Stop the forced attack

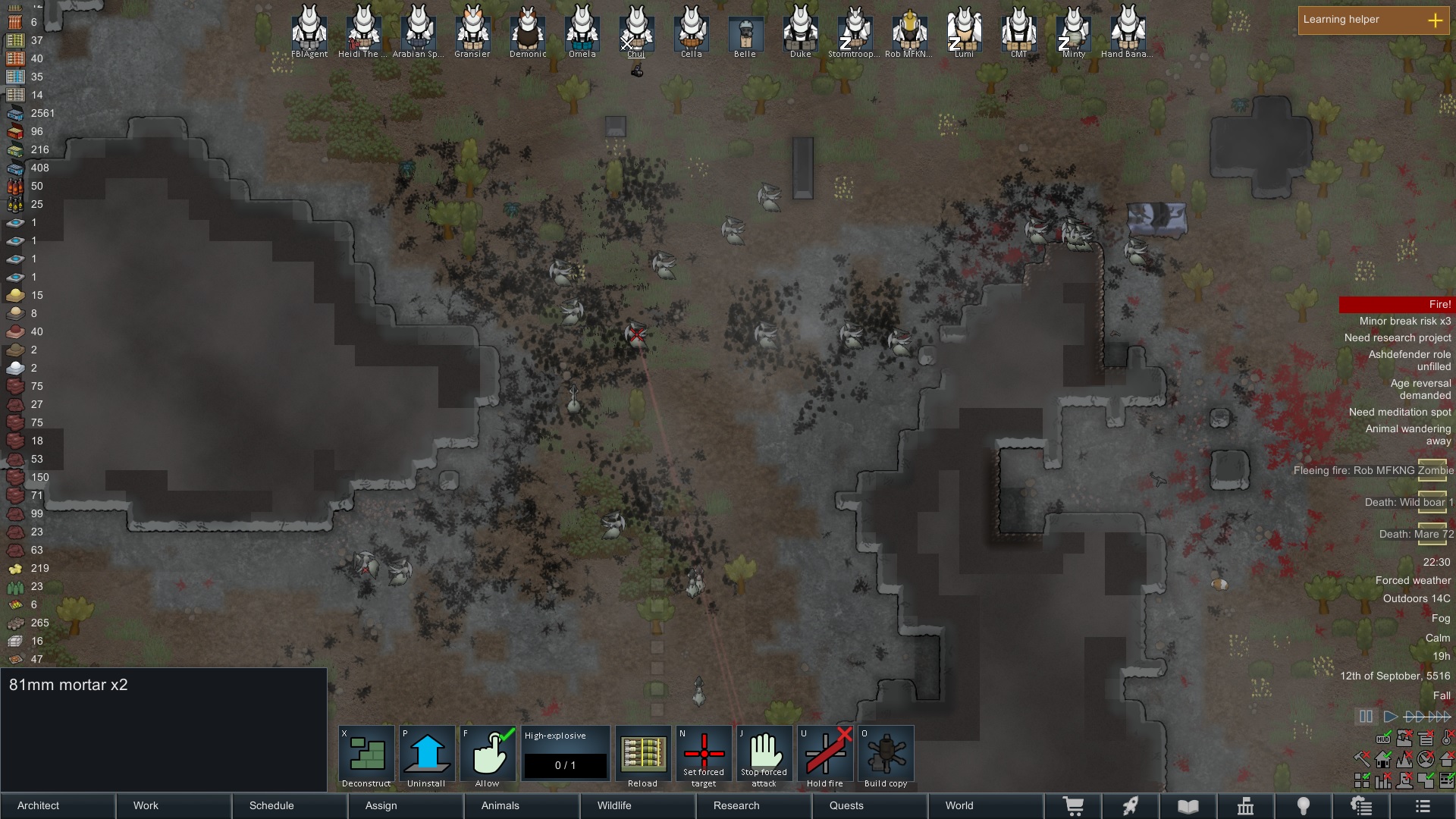click(x=764, y=756)
